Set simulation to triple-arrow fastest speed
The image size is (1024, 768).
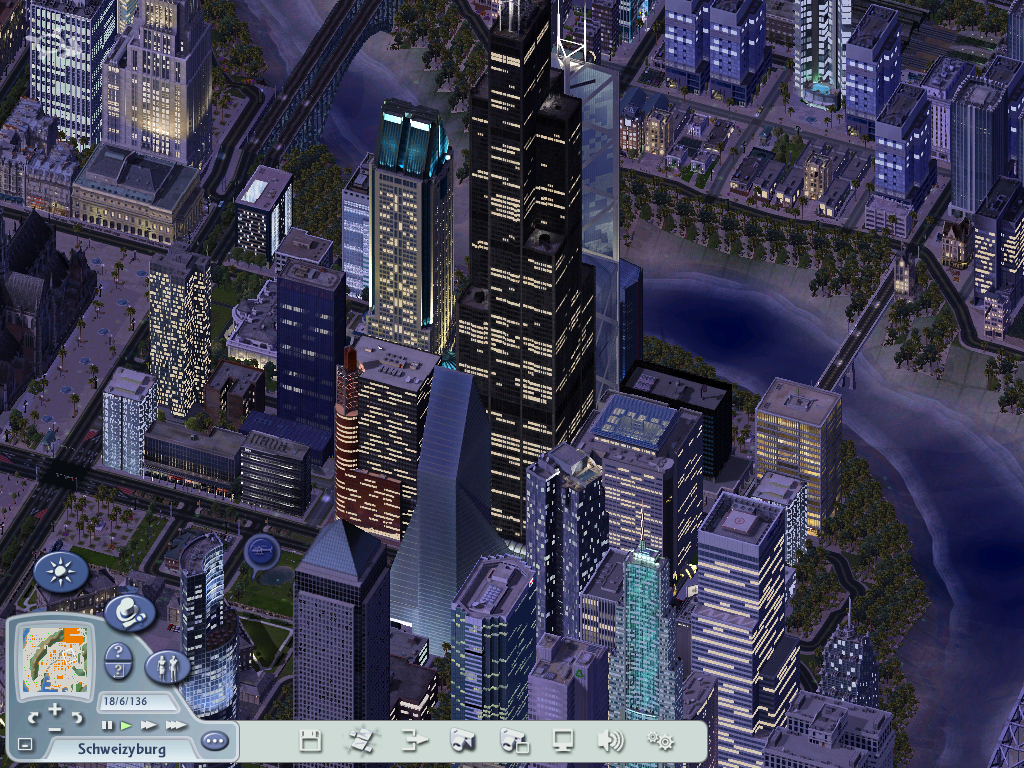tap(175, 725)
